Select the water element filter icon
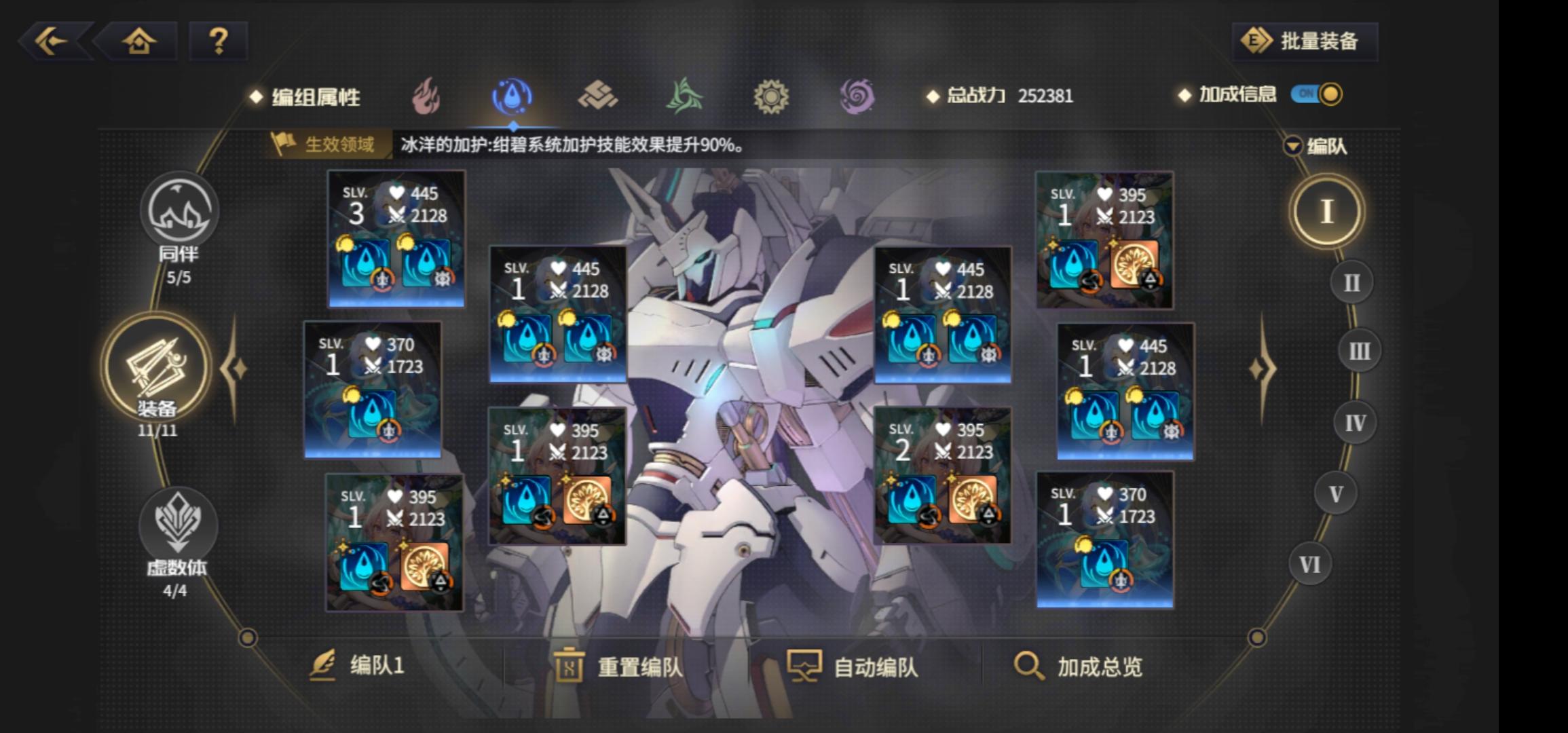 514,96
